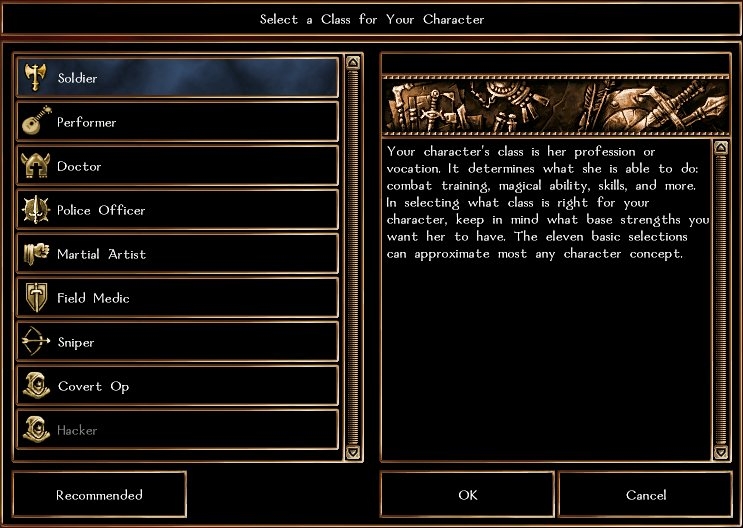Select the greyed-out Hacker class
Viewport: 743px width, 528px height.
click(178, 430)
